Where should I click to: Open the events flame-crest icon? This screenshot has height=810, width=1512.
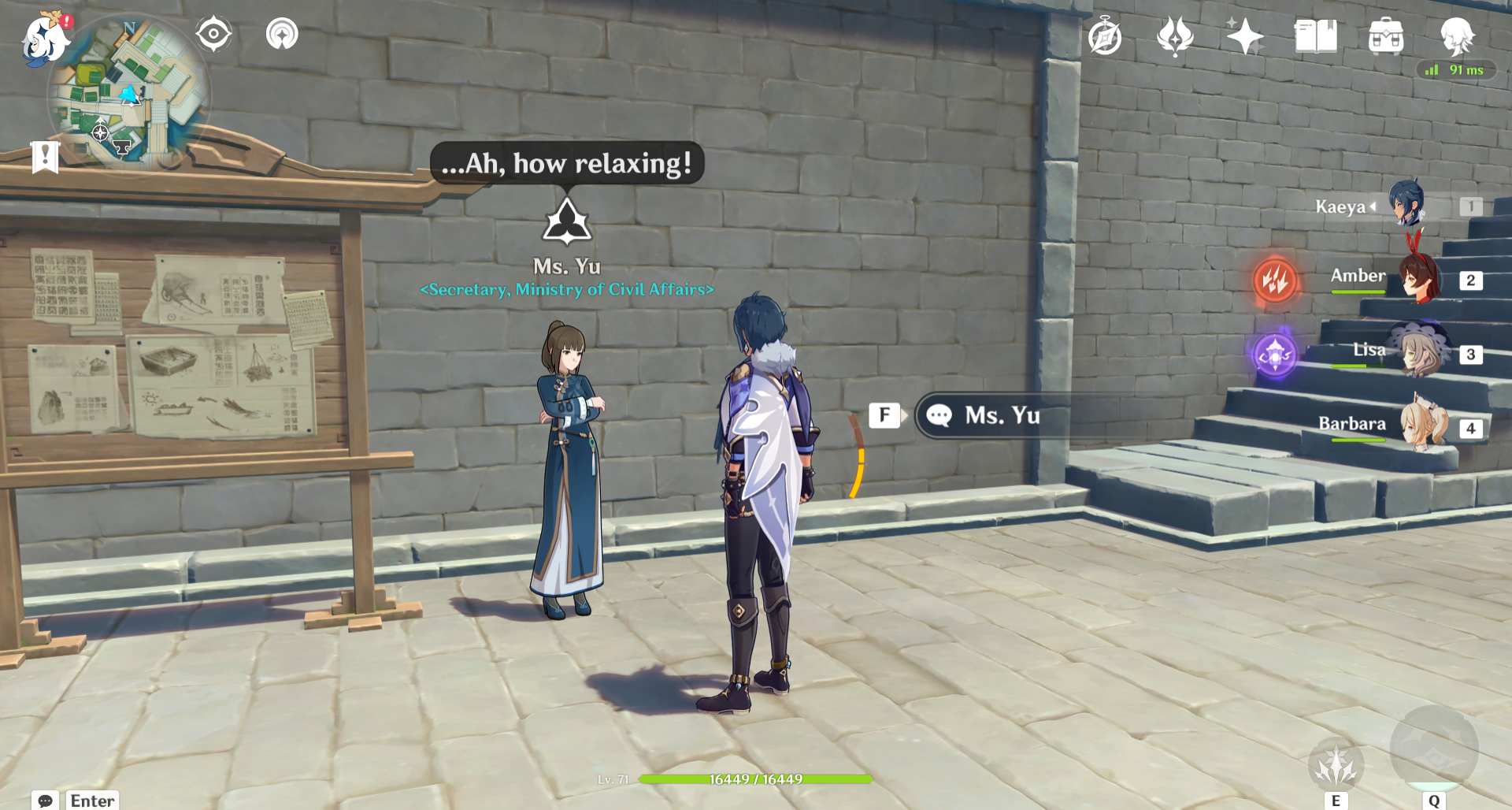coord(1175,36)
